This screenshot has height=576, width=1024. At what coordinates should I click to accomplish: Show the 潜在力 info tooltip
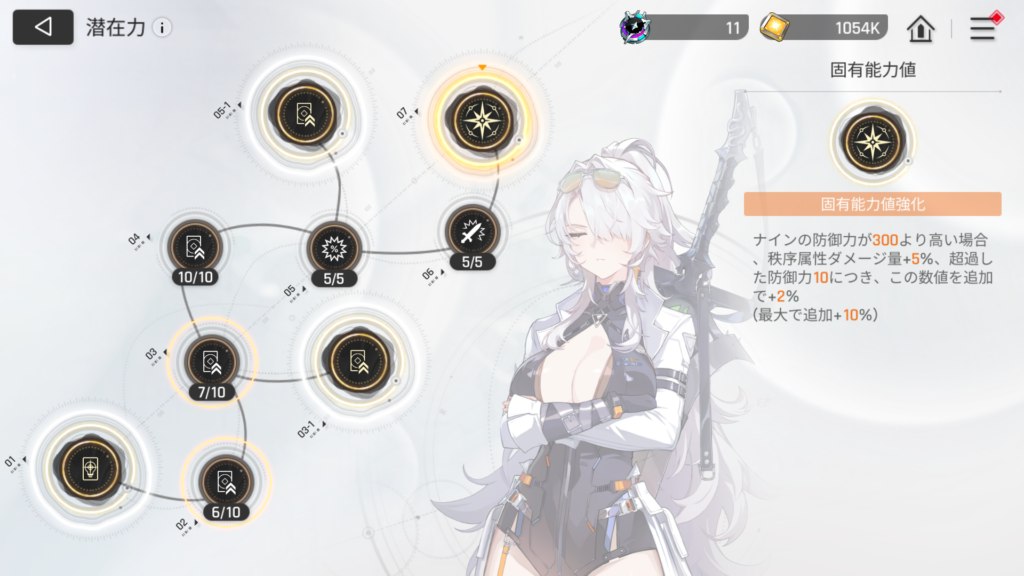click(162, 28)
